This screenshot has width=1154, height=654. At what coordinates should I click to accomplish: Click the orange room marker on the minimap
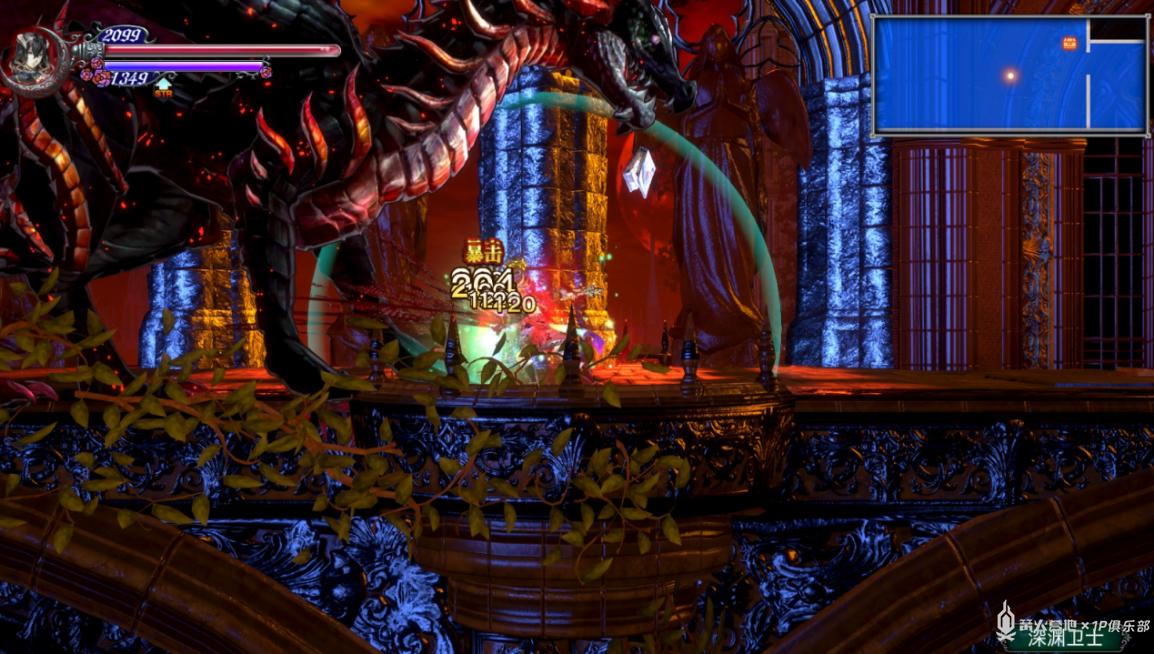click(1070, 43)
